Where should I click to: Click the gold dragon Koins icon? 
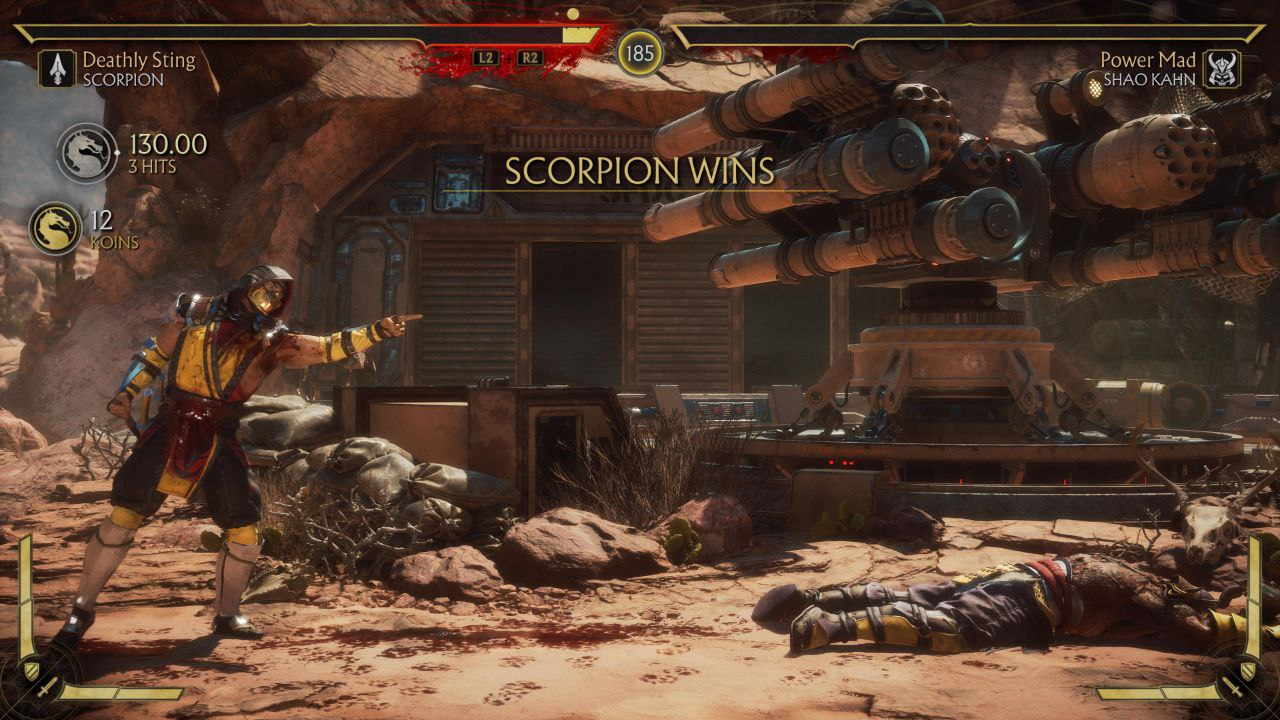pos(56,229)
